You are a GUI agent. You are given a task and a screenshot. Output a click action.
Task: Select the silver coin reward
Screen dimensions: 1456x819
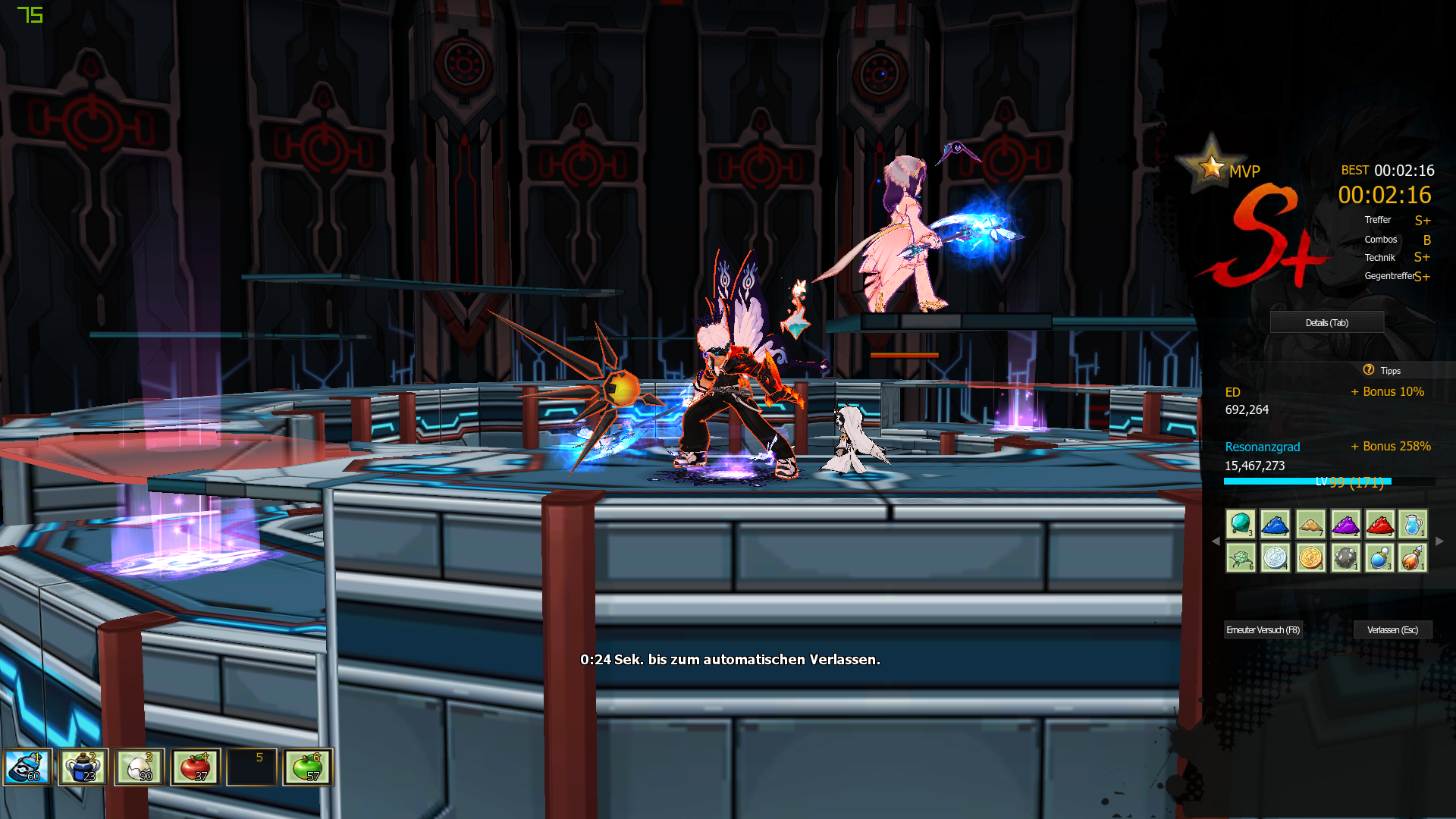coord(1276,558)
